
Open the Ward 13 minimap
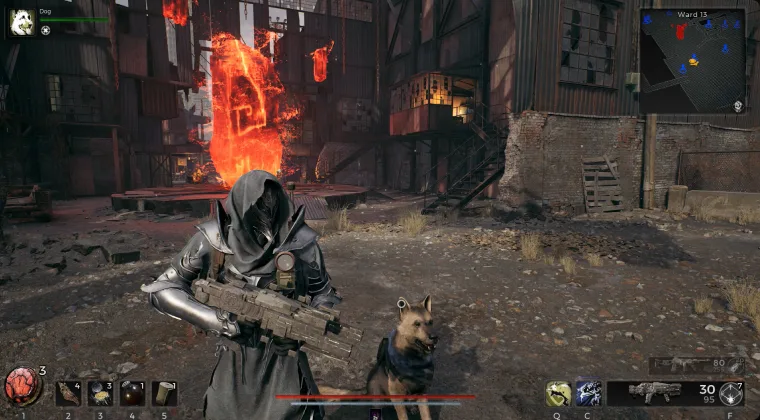coord(692,60)
